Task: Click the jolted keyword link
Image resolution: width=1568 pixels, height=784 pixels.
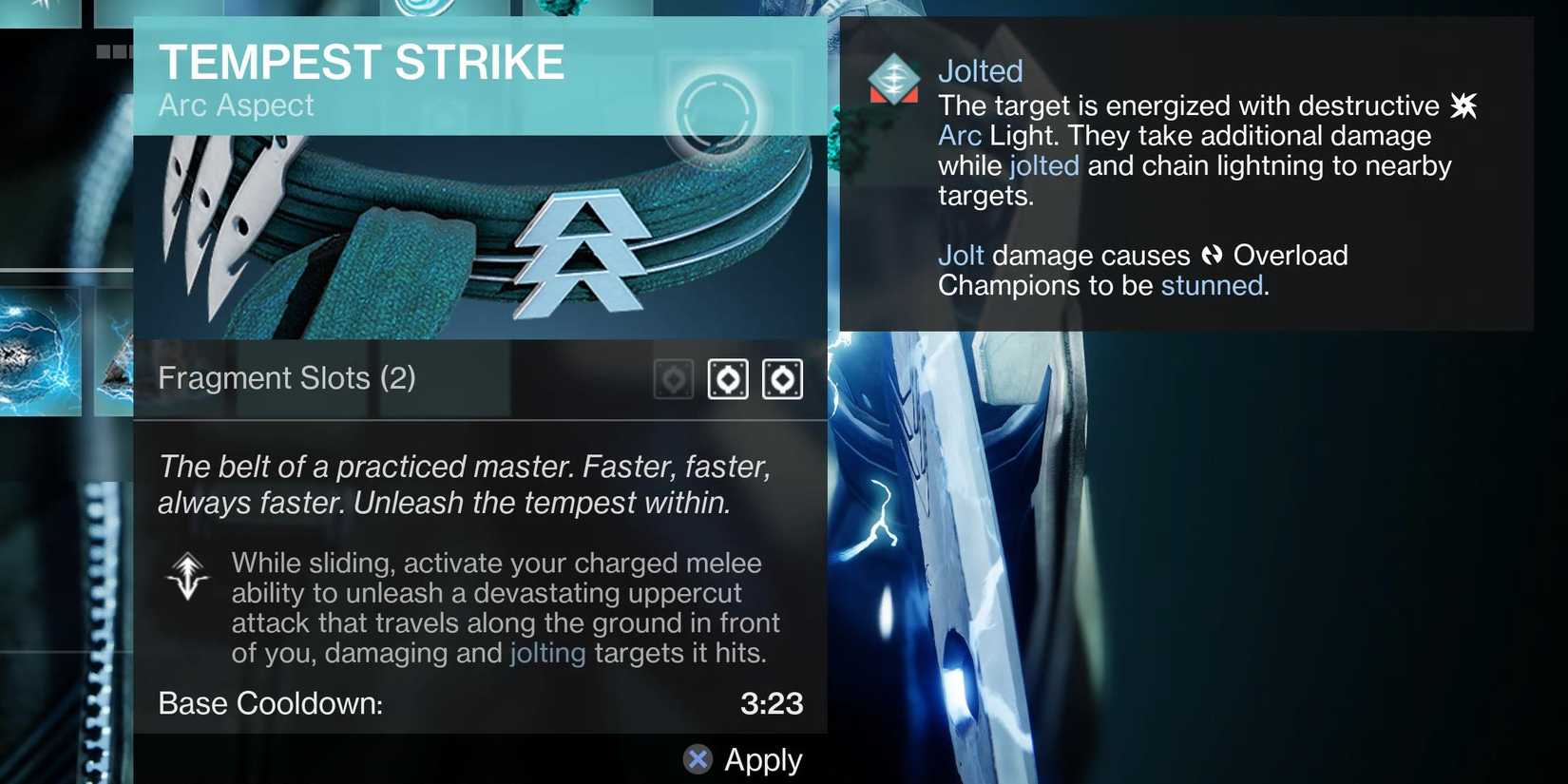Action: (1042, 164)
